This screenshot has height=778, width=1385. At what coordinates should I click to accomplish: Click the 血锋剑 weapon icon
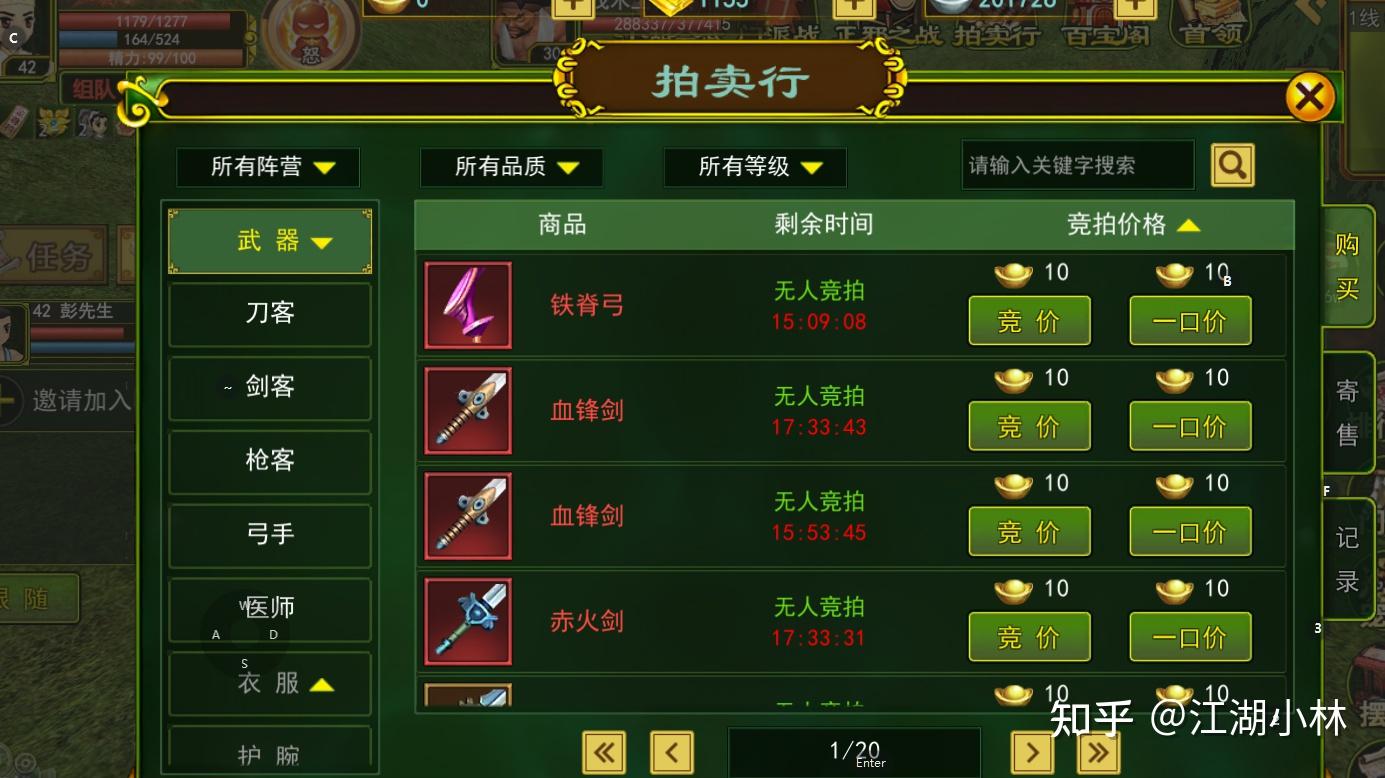(467, 410)
